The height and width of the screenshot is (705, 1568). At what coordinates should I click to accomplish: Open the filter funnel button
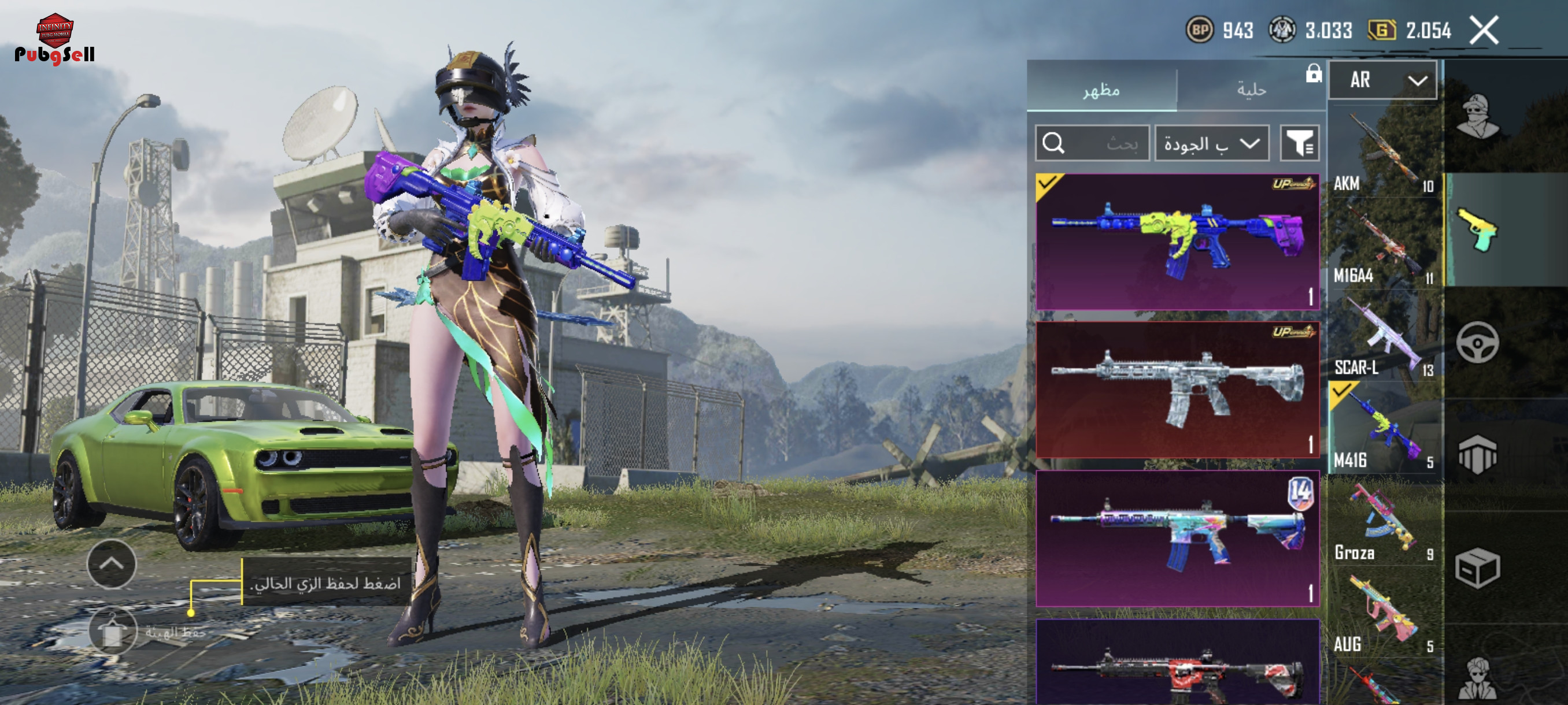[x=1299, y=143]
